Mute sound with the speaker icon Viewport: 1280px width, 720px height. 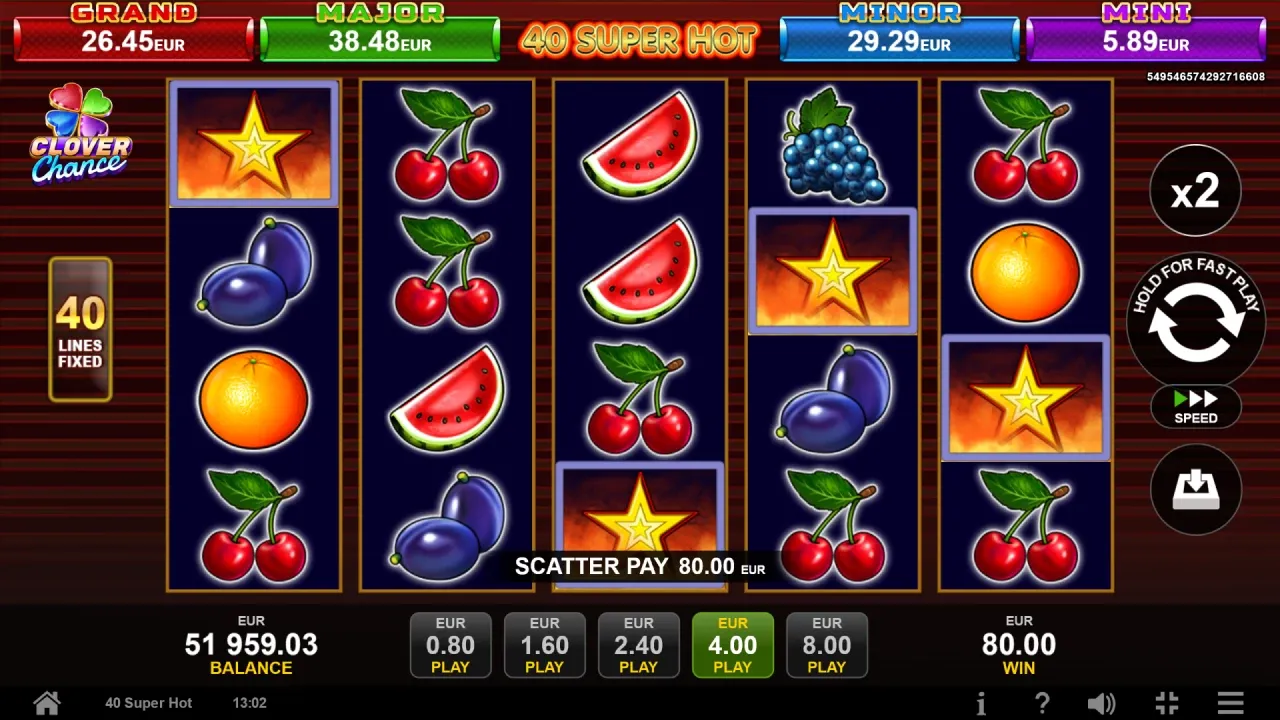(x=1101, y=702)
